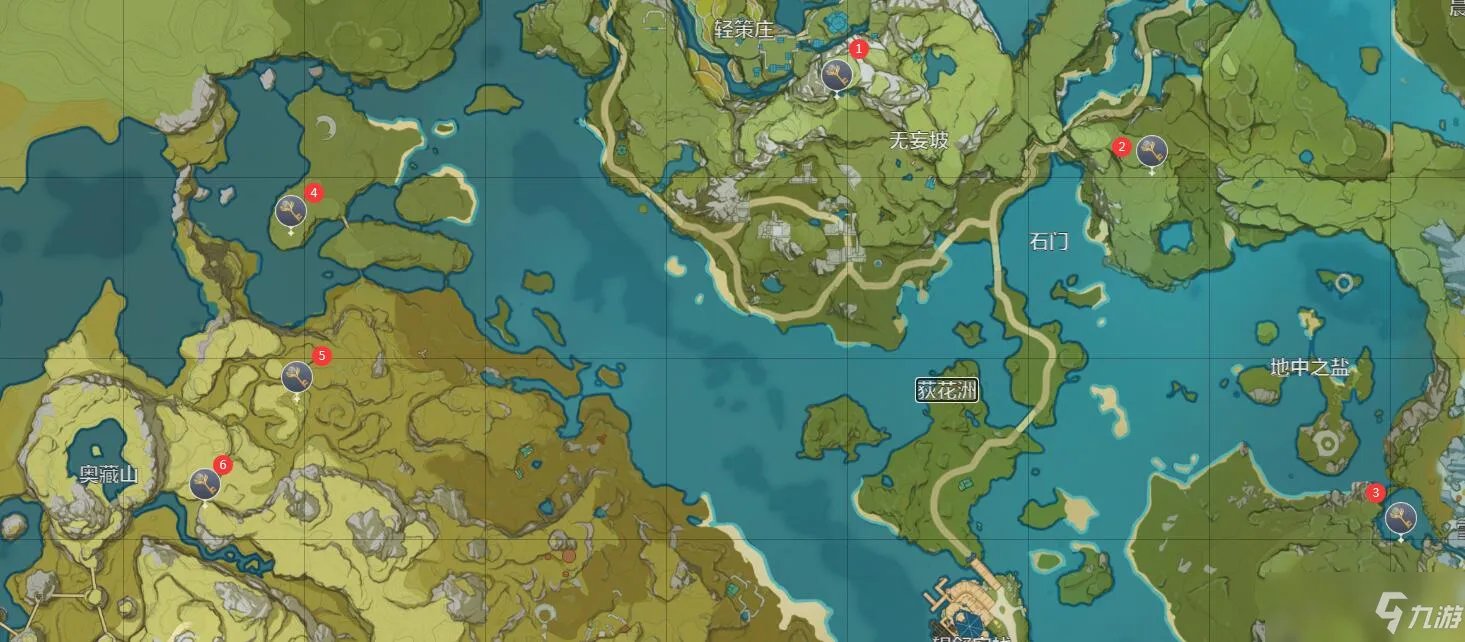
Task: Select the key marker tagged 5
Action: coord(297,377)
